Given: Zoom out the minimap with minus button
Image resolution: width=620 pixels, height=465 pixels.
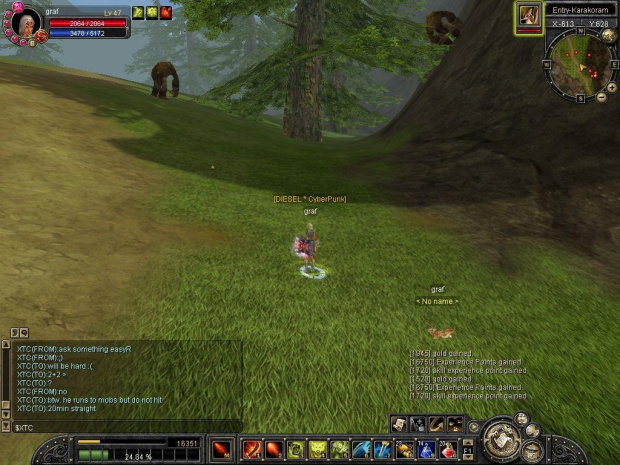Looking at the screenshot, I should (x=600, y=97).
